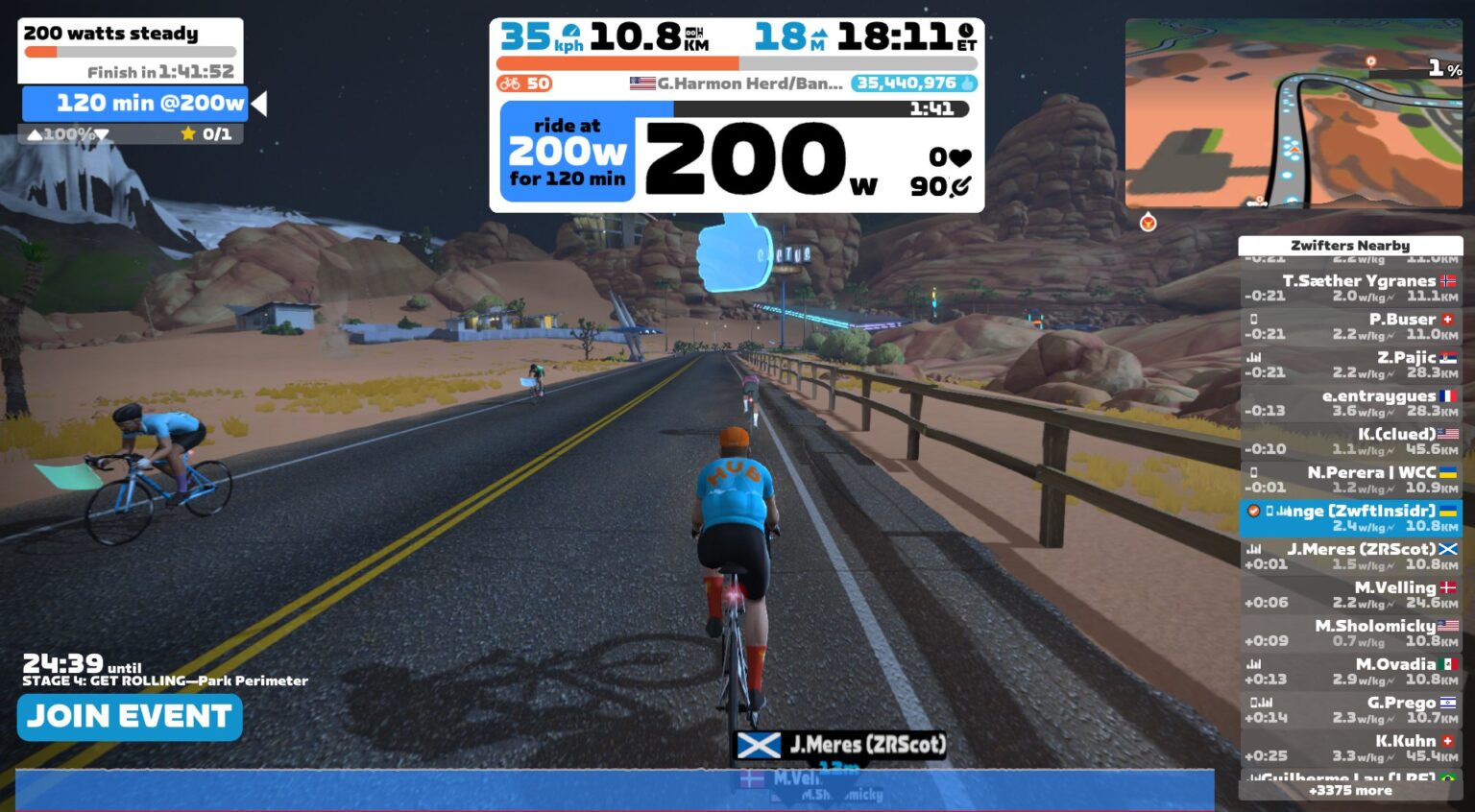Expand the +3375 more riders list
The width and height of the screenshot is (1475, 812).
pos(1349,789)
